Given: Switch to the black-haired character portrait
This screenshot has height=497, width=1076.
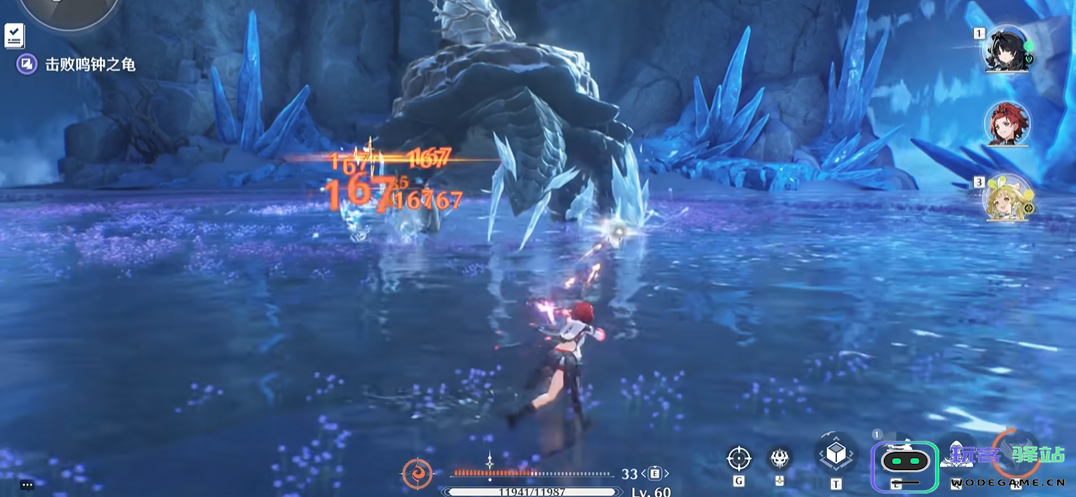Looking at the screenshot, I should [1008, 49].
